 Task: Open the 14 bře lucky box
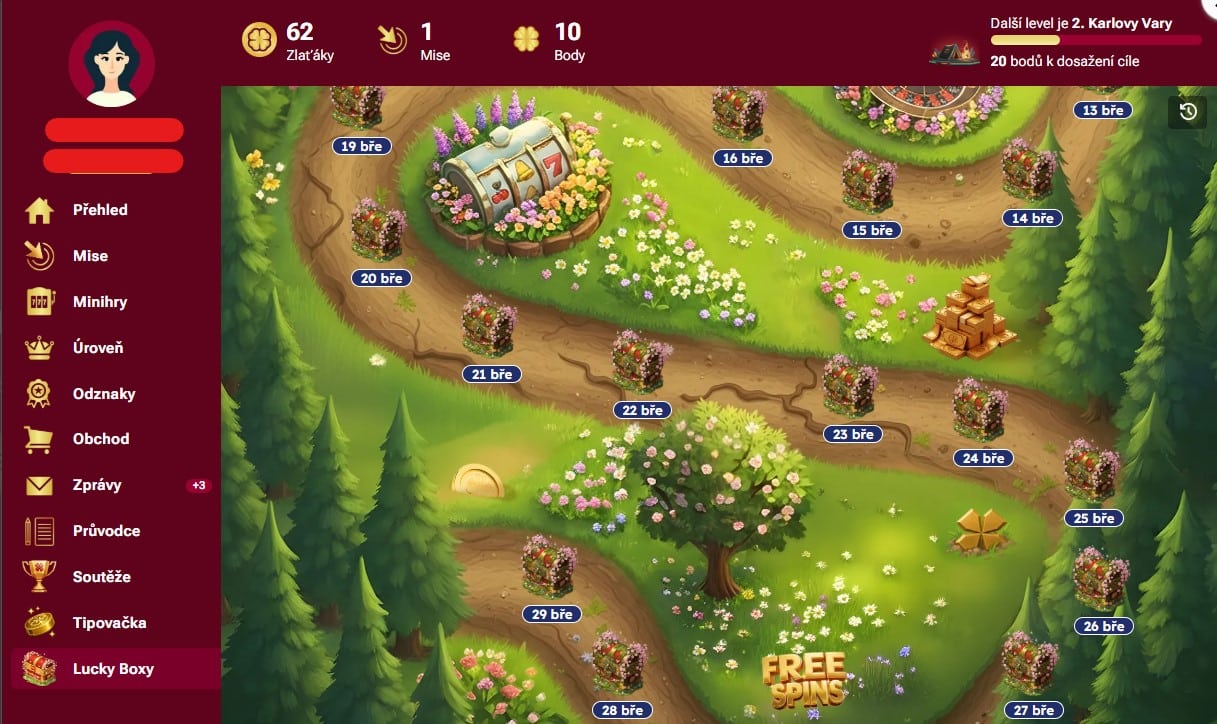(x=1030, y=172)
